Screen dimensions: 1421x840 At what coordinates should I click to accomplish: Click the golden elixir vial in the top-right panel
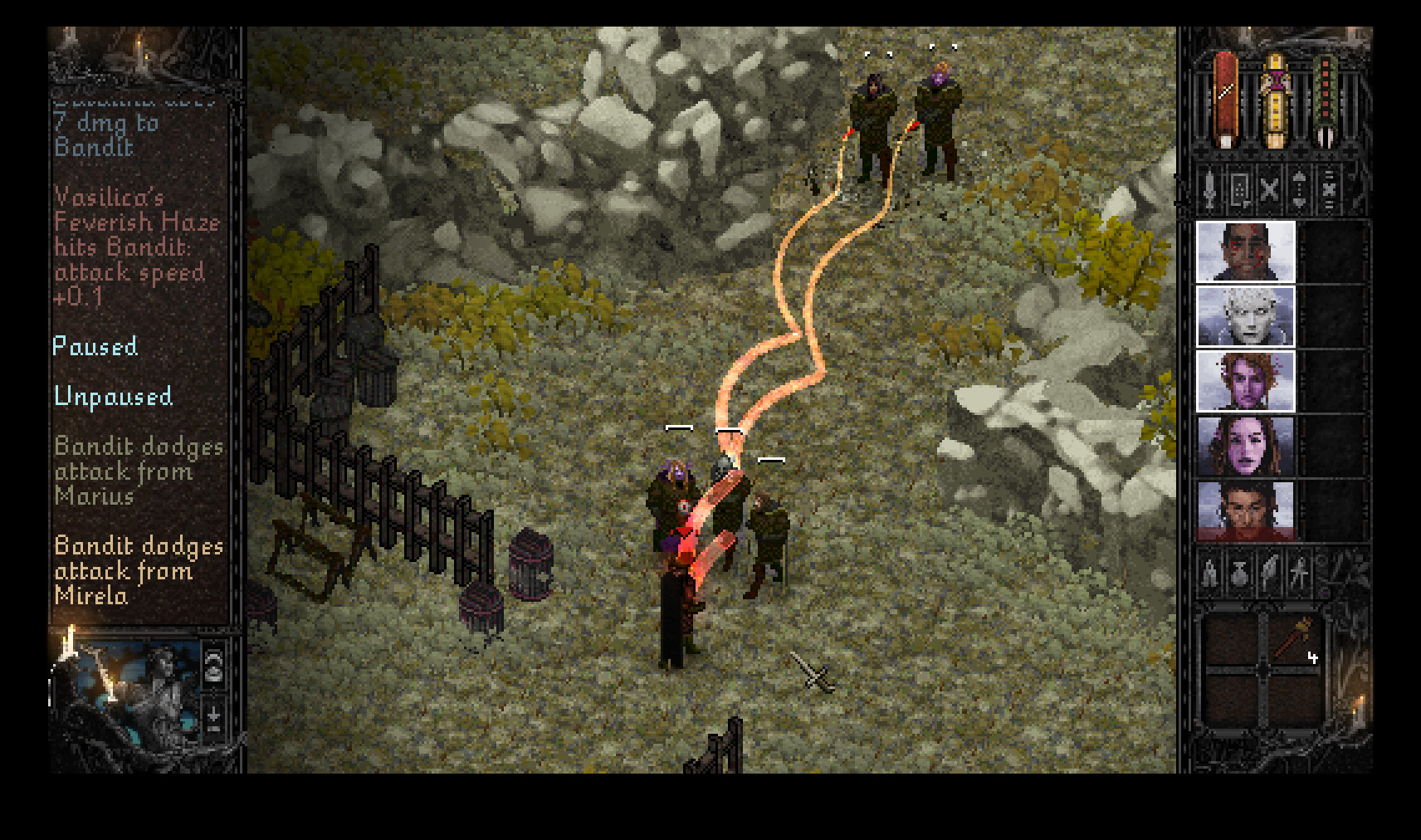1276,94
